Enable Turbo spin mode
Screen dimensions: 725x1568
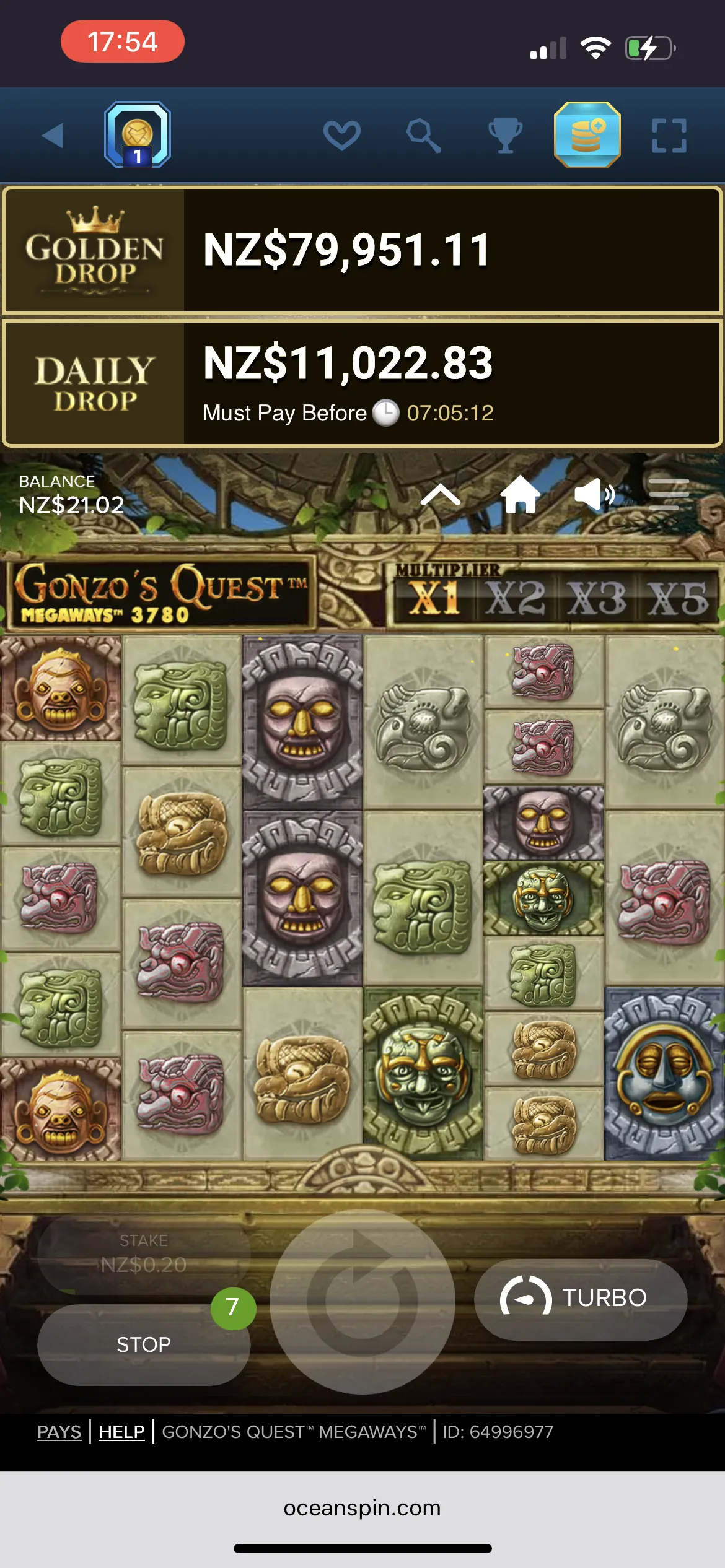581,1297
